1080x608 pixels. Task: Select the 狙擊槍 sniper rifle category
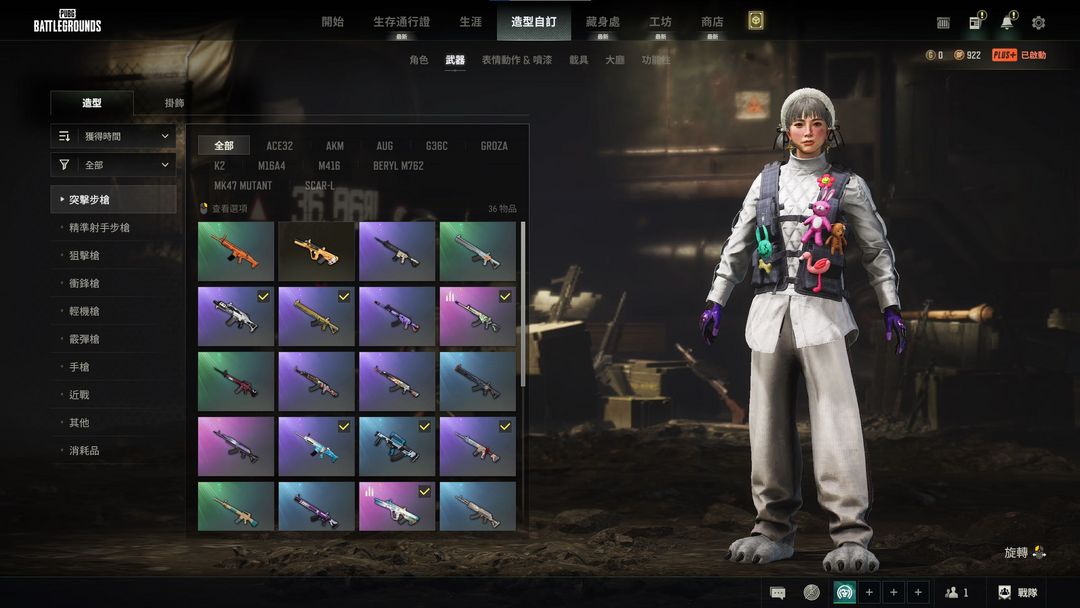[x=84, y=256]
